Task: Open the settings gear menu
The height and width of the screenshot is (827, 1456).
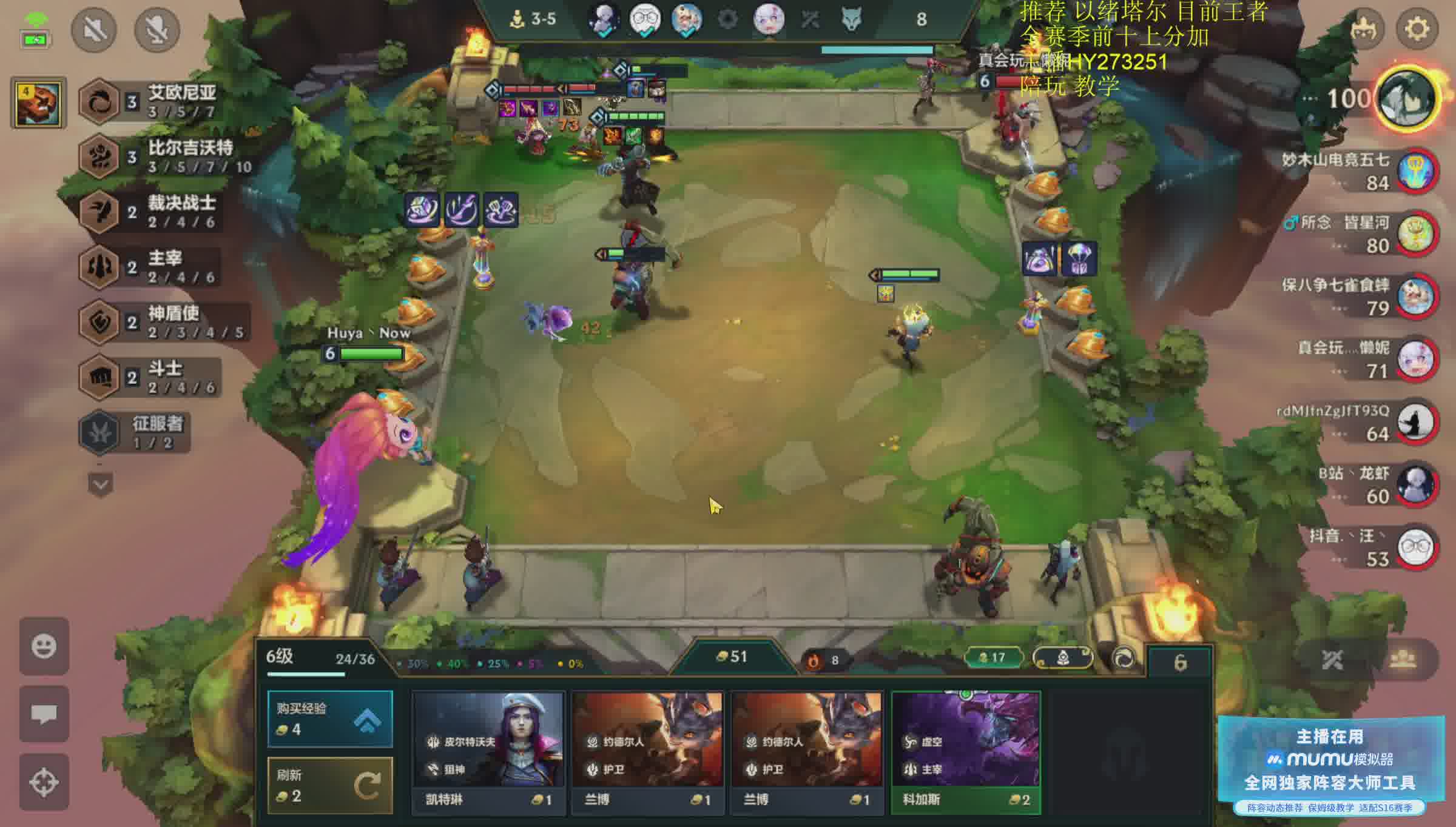Action: [x=1417, y=29]
